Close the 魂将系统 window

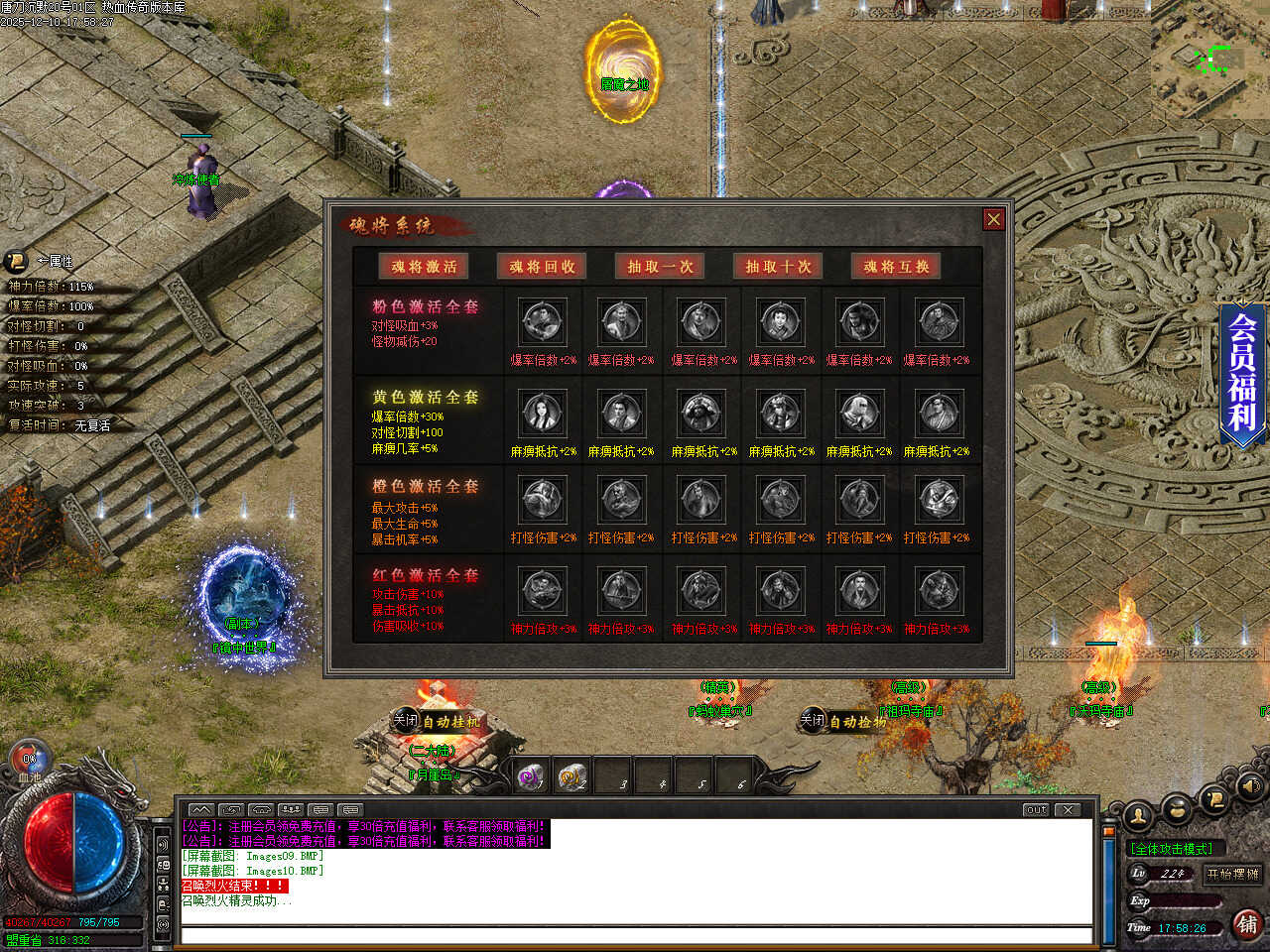993,219
